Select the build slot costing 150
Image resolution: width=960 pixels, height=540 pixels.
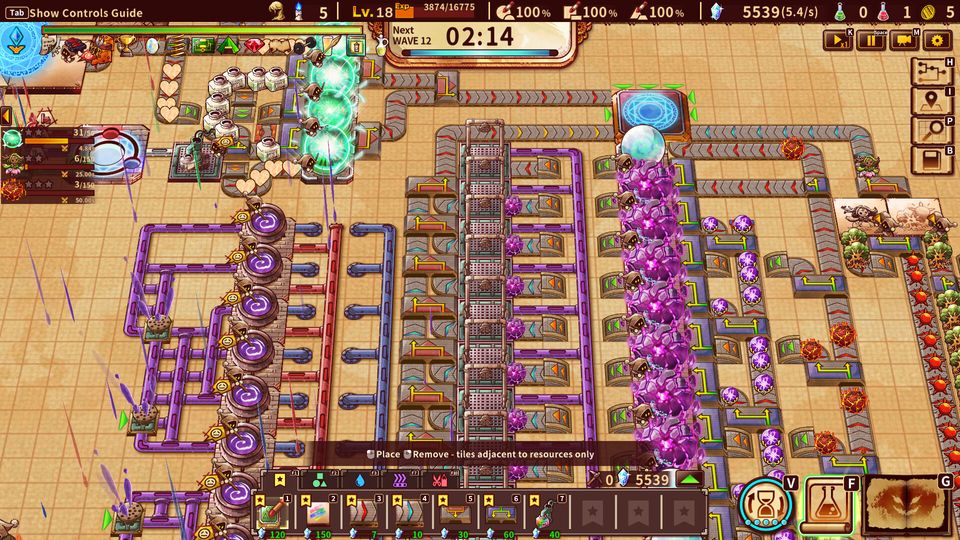pos(316,512)
